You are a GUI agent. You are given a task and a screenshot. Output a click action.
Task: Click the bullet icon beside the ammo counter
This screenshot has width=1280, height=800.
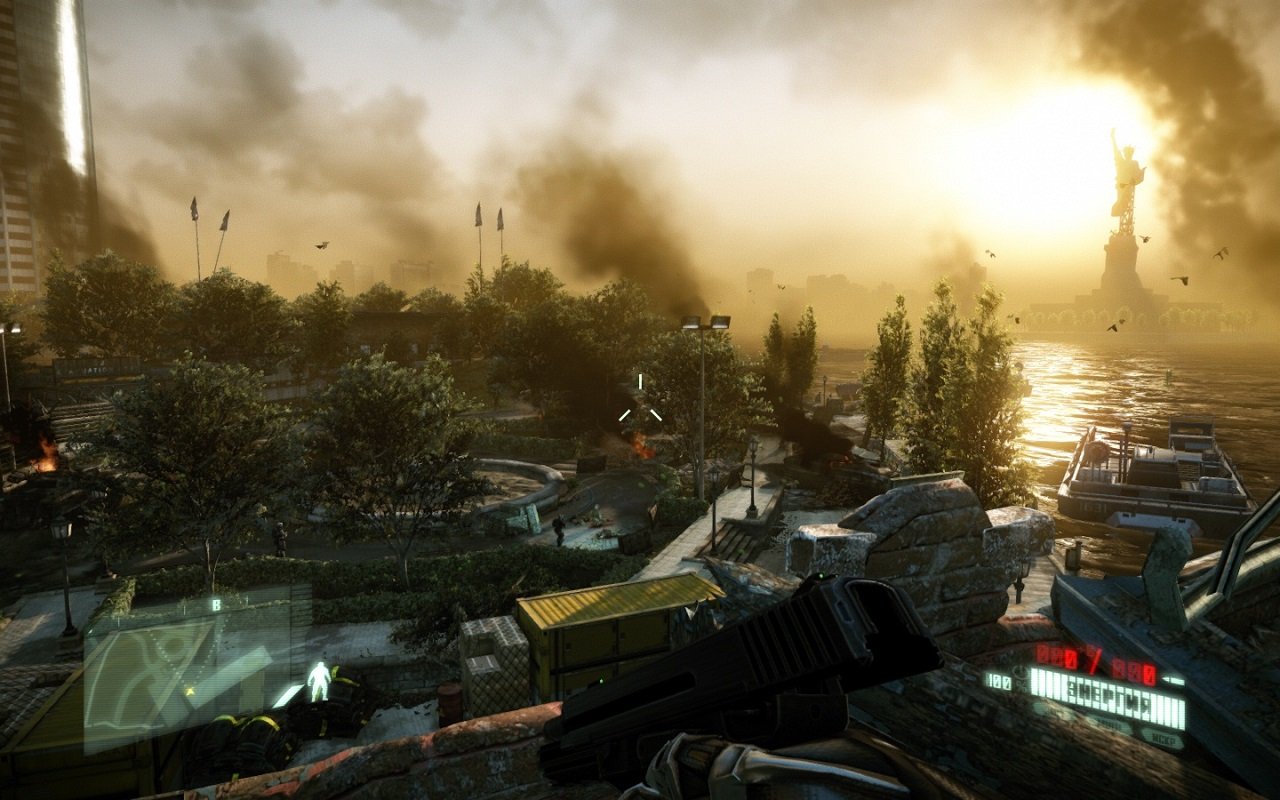coord(1172,681)
